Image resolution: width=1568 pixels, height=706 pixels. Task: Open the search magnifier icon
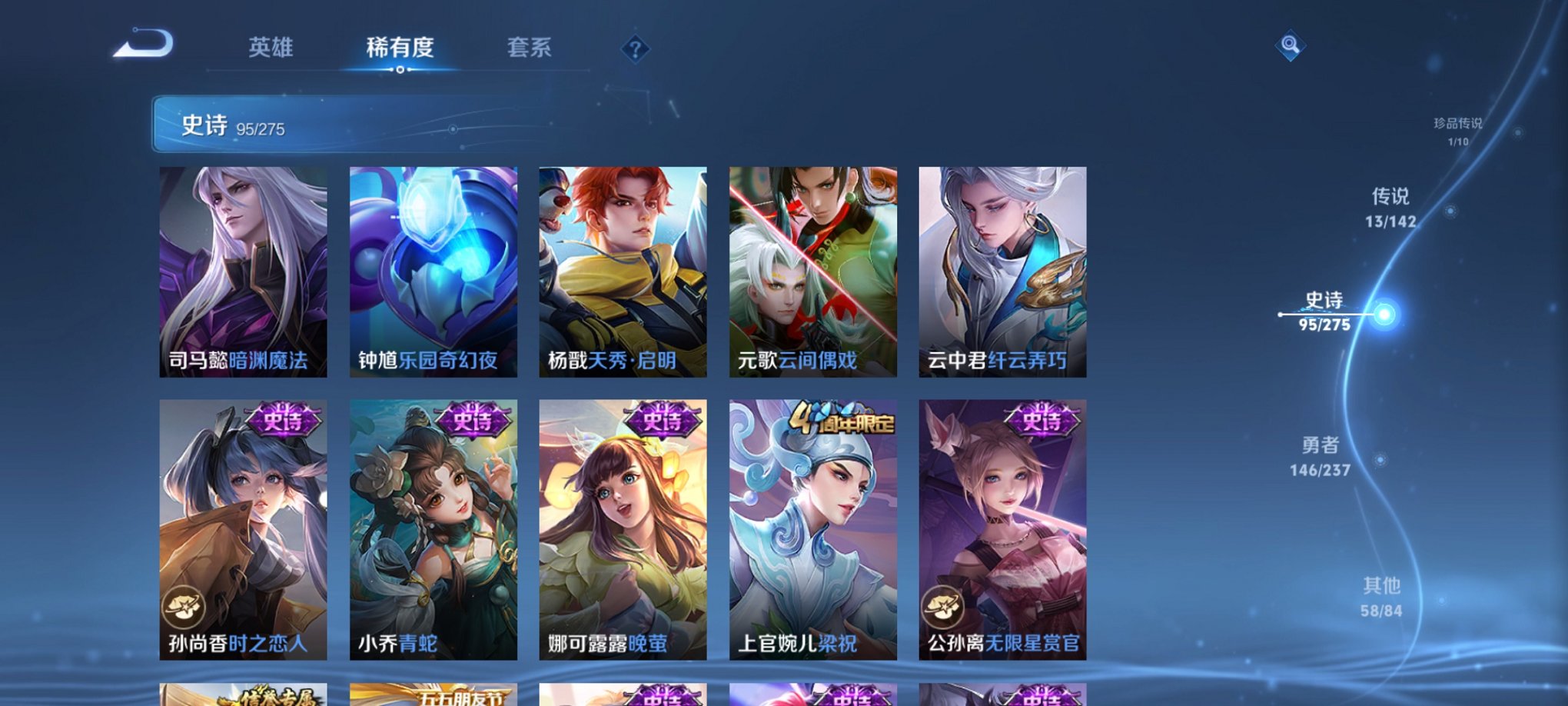click(x=1288, y=46)
